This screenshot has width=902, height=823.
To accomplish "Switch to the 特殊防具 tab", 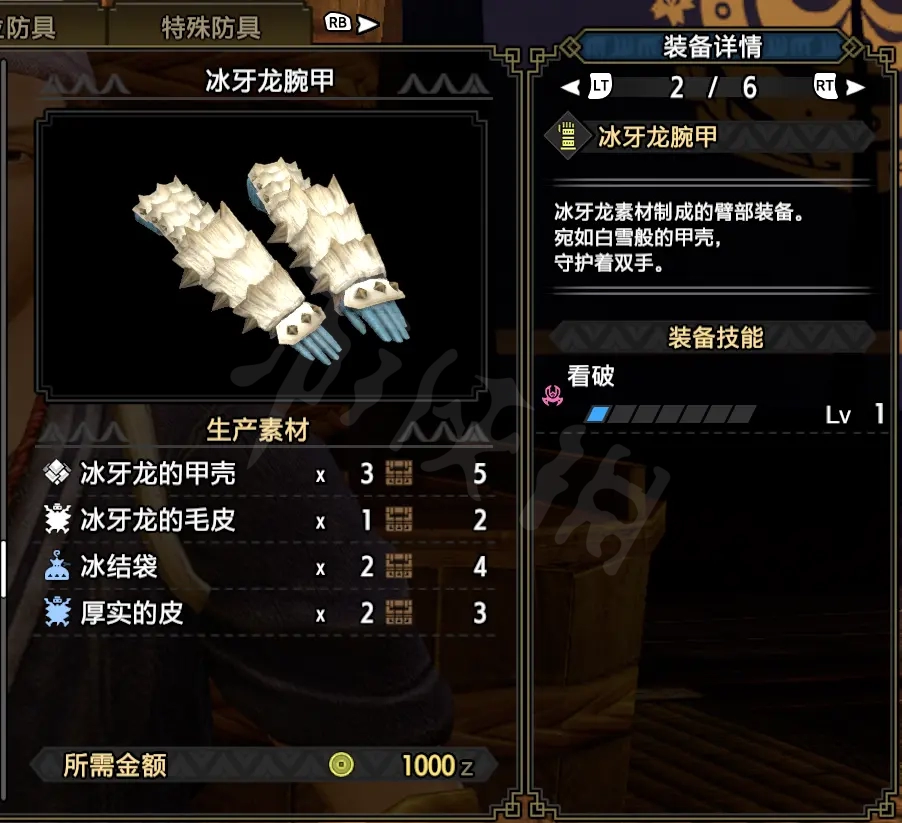I will click(211, 27).
